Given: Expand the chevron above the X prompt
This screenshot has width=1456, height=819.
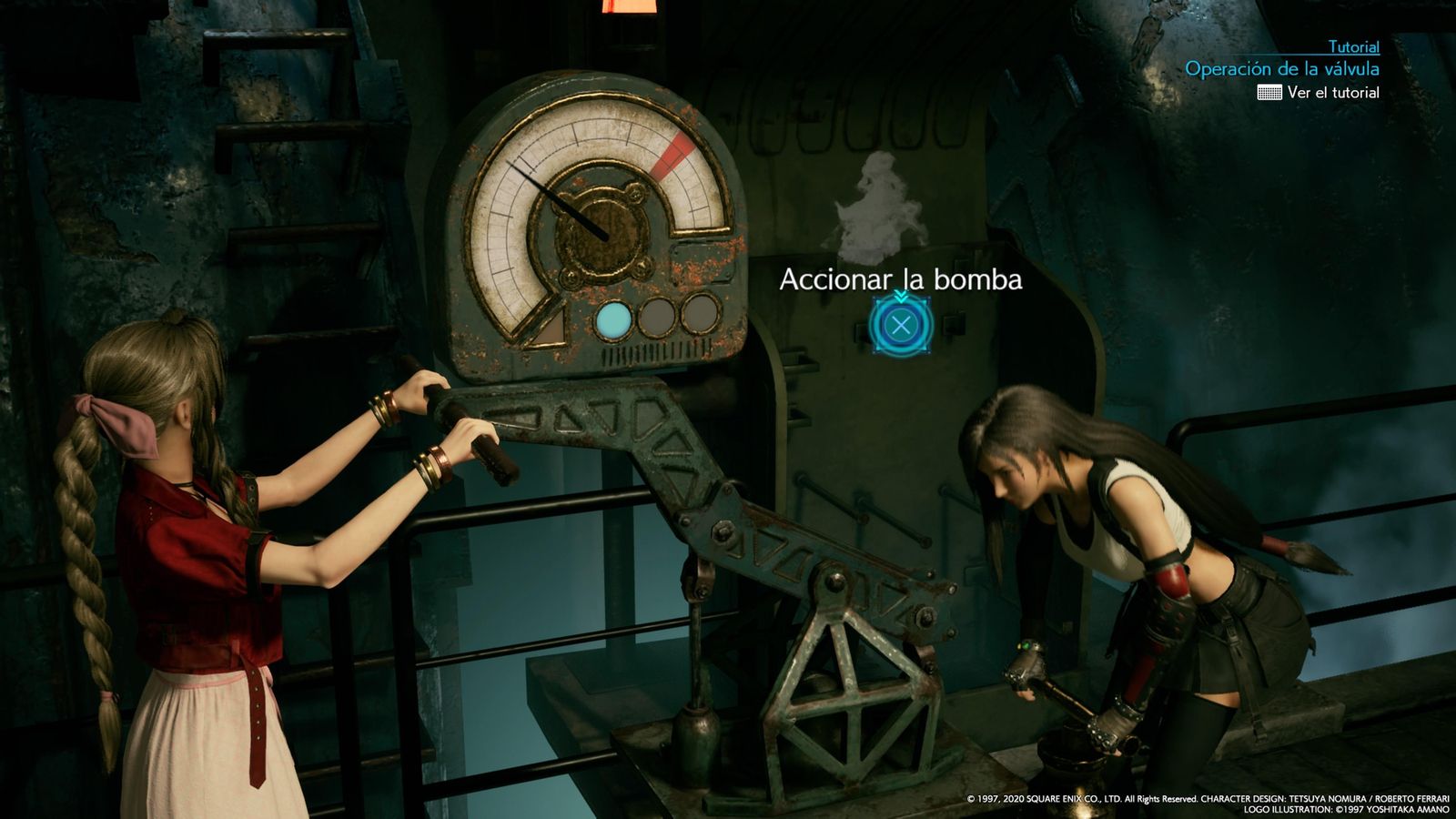Looking at the screenshot, I should point(902,298).
